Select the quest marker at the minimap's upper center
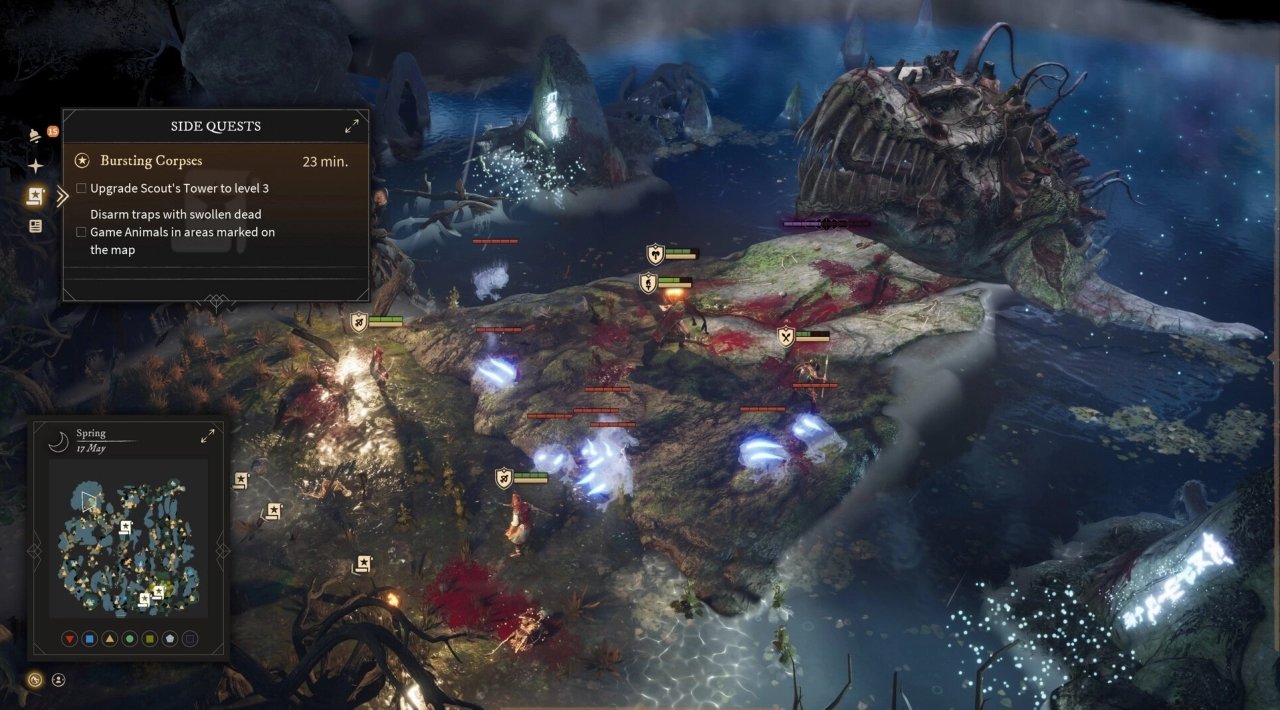 pyautogui.click(x=125, y=526)
